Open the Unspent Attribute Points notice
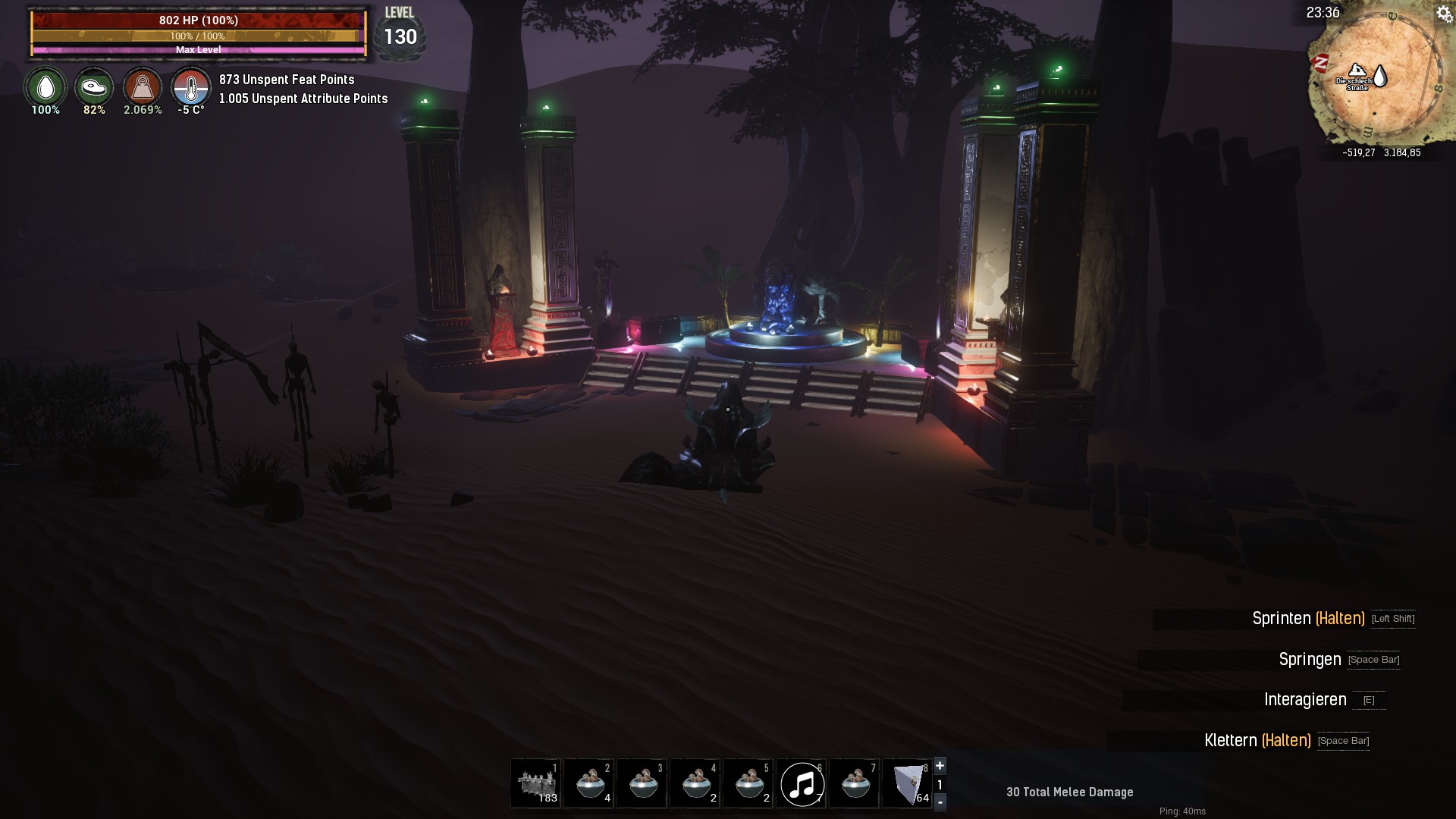This screenshot has height=819, width=1456. pyautogui.click(x=303, y=99)
